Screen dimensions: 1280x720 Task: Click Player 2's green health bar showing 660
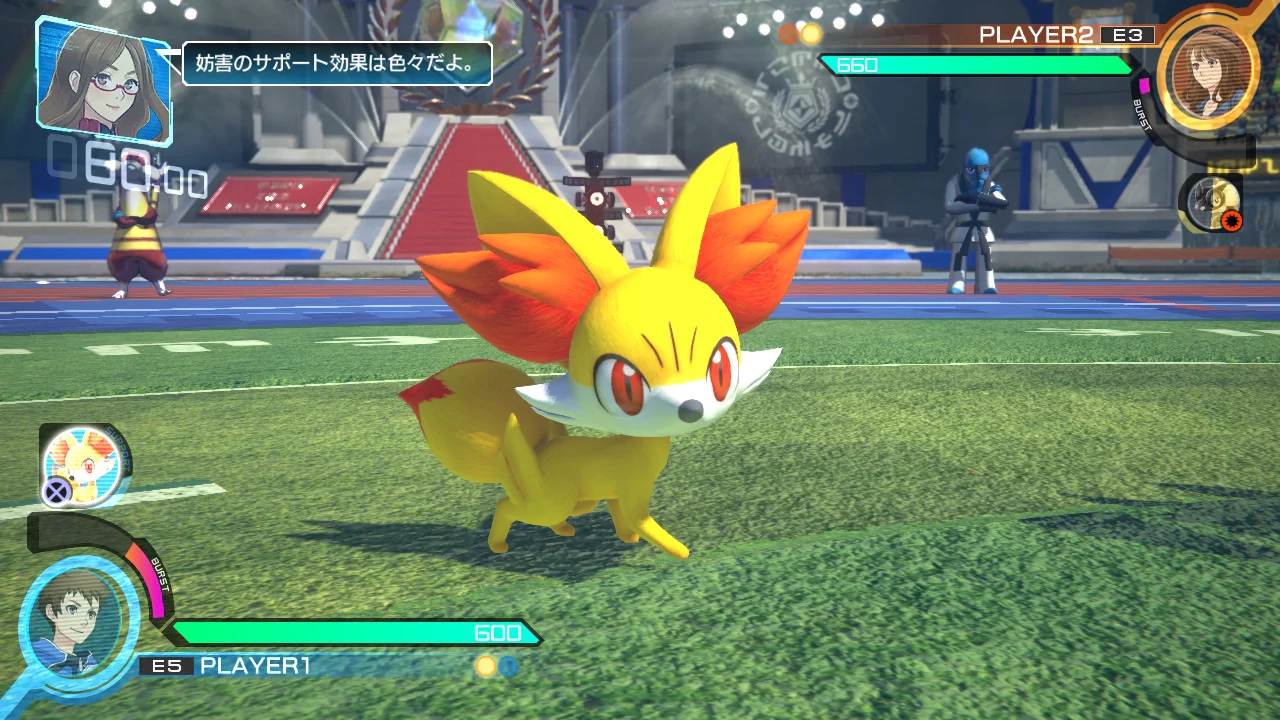[980, 63]
